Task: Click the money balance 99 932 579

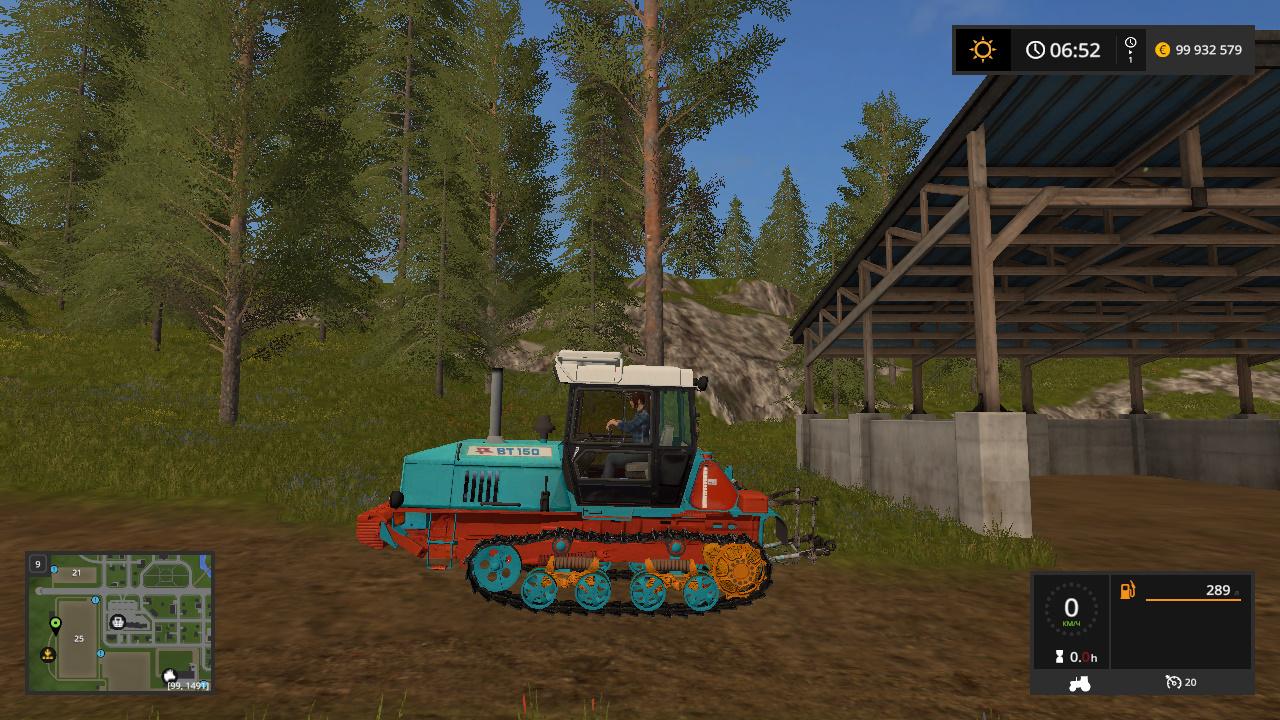Action: (x=1208, y=49)
